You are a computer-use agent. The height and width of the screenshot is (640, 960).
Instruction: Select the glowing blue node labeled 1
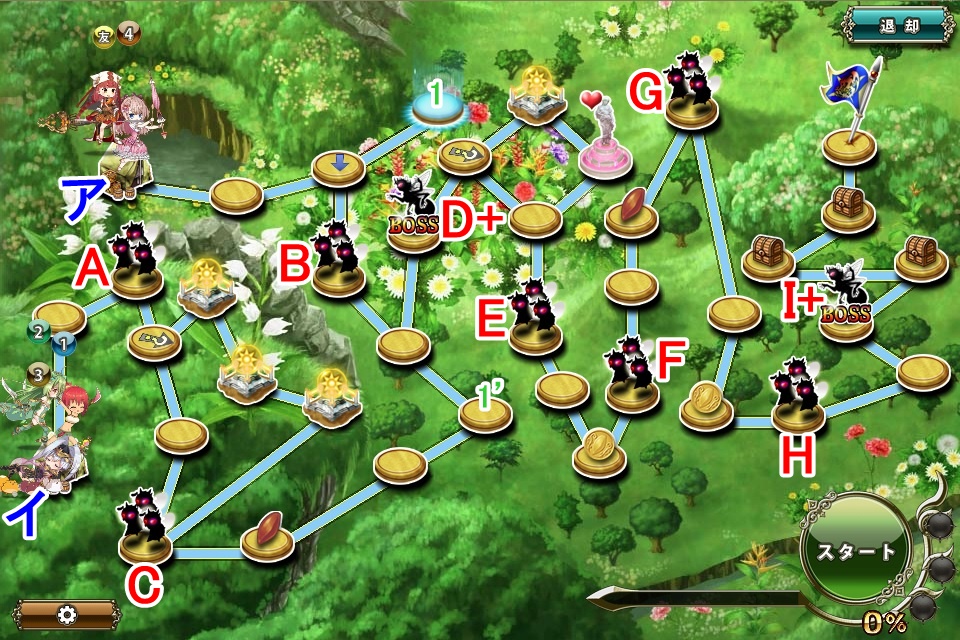438,103
